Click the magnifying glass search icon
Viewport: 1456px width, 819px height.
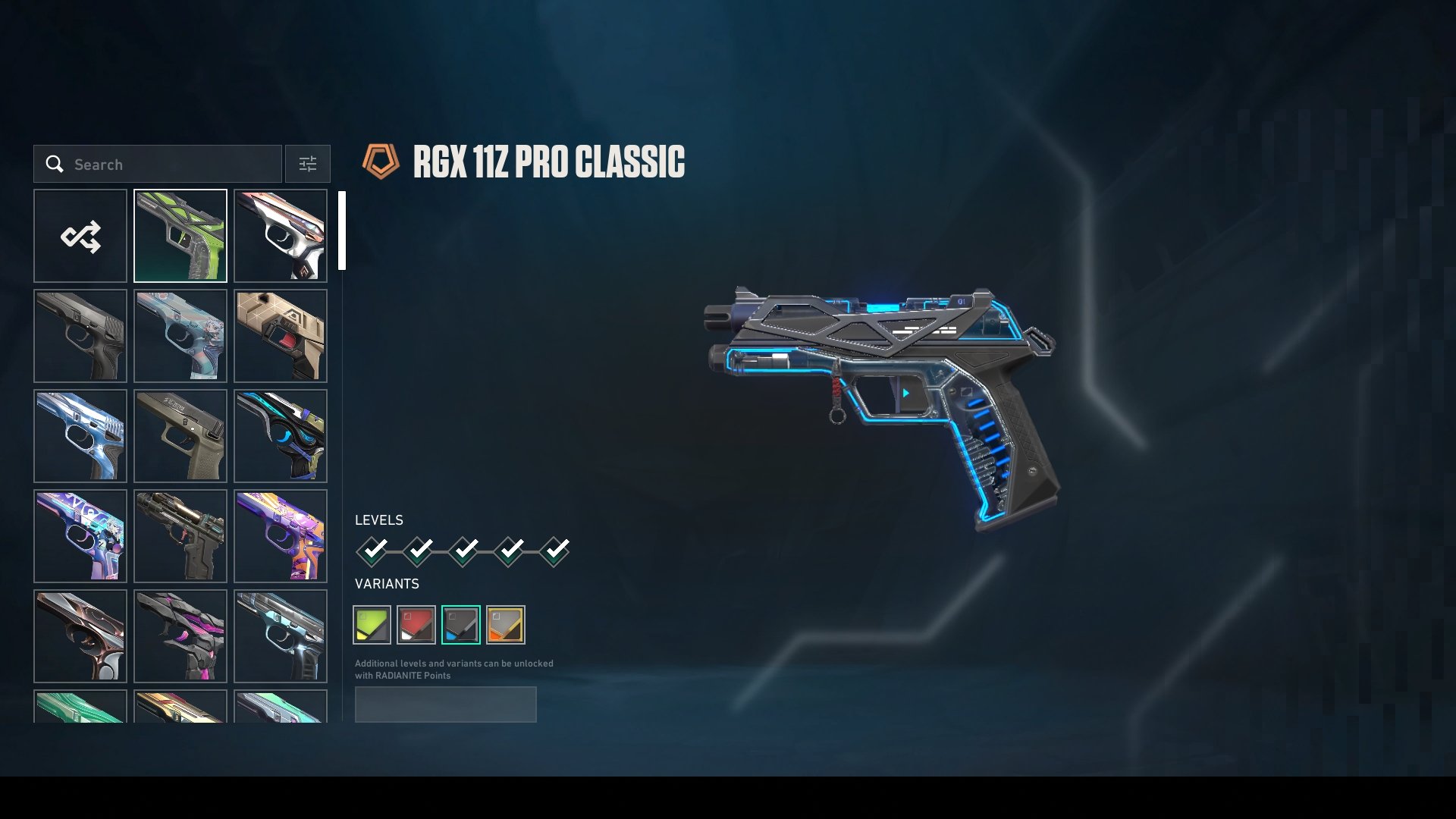[55, 164]
